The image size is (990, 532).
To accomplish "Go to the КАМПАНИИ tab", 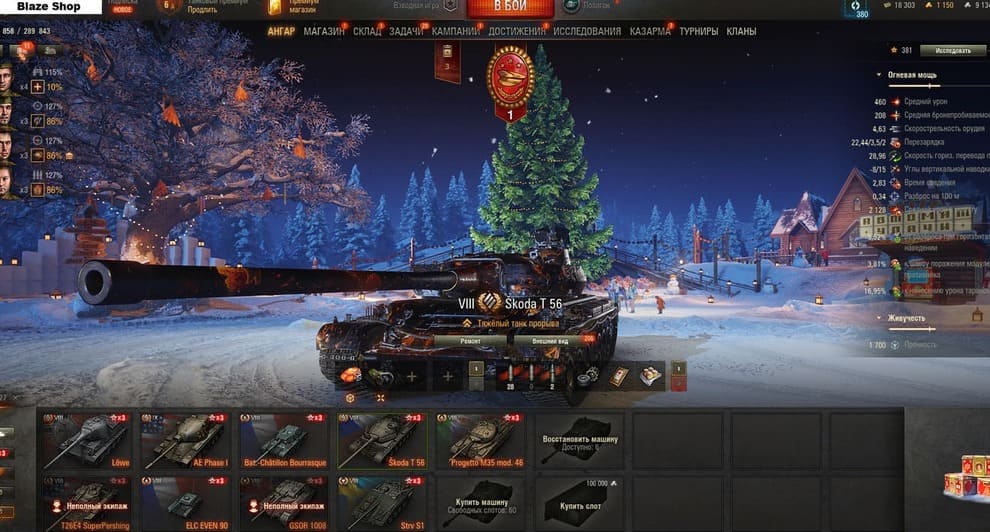I will pyautogui.click(x=456, y=32).
